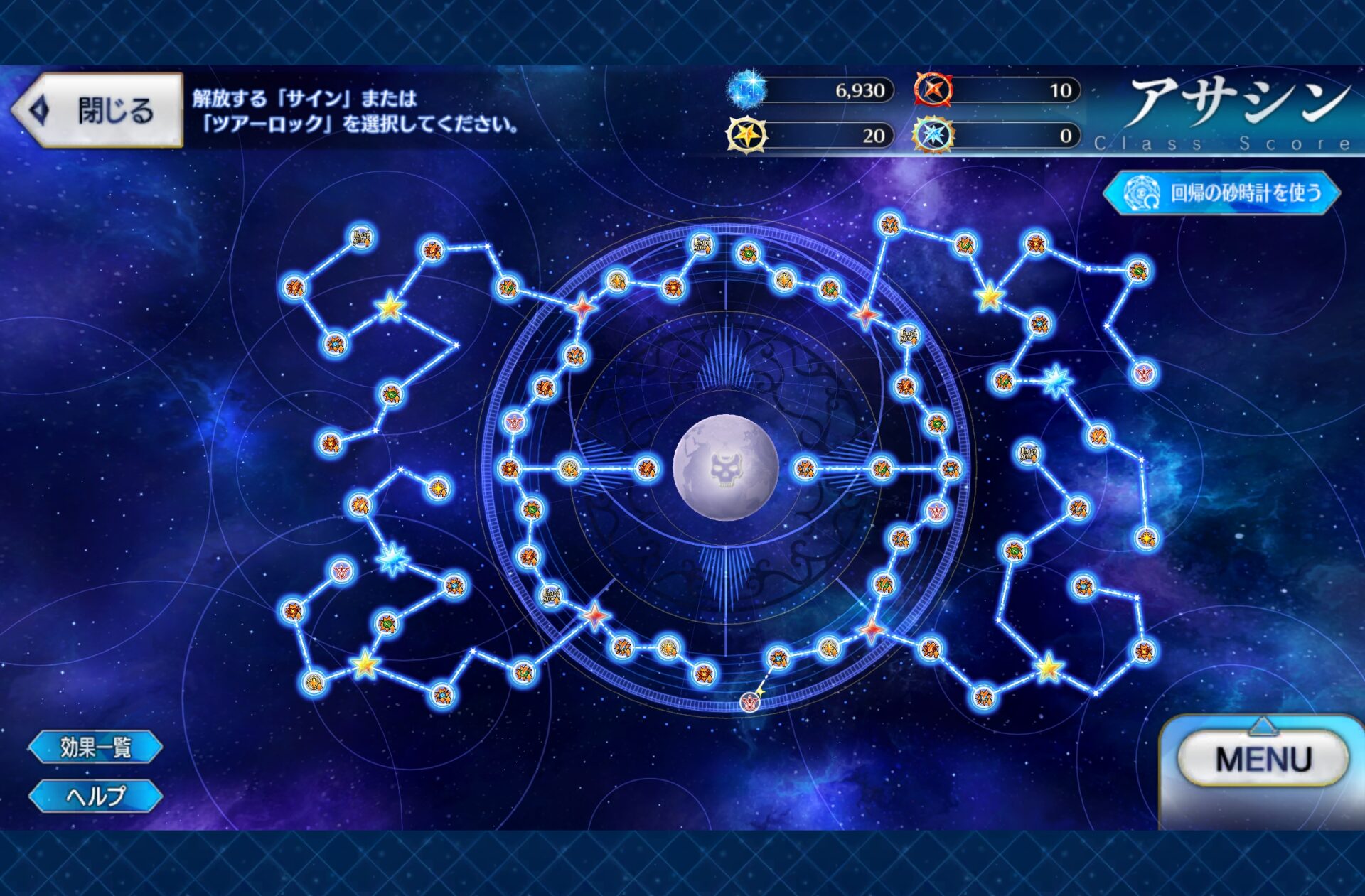
Task: Open the MENU panel
Action: pos(1263,760)
